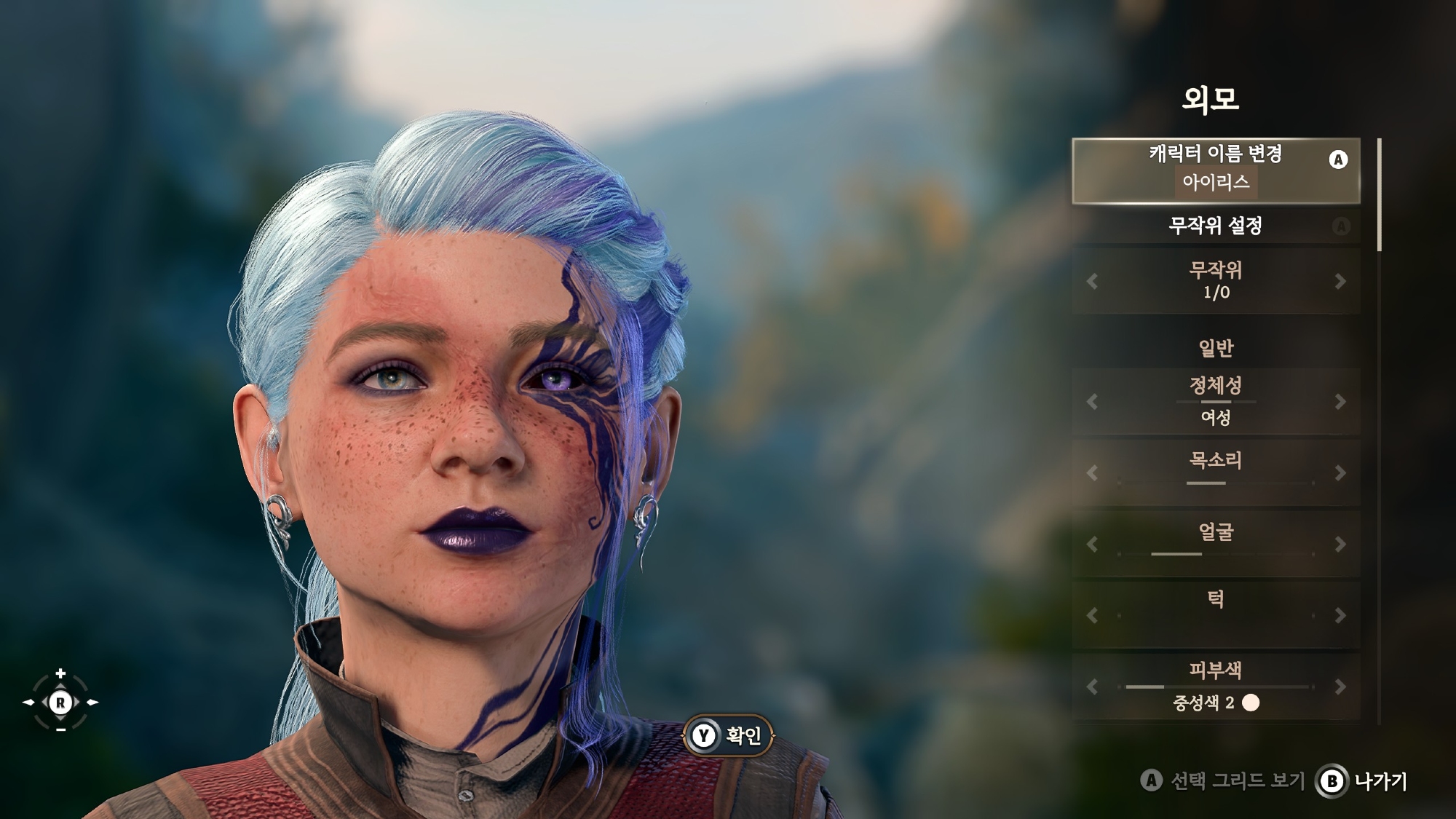Image resolution: width=1456 pixels, height=819 pixels.
Task: Choose the next 목소리 voice option
Action: [x=1340, y=473]
